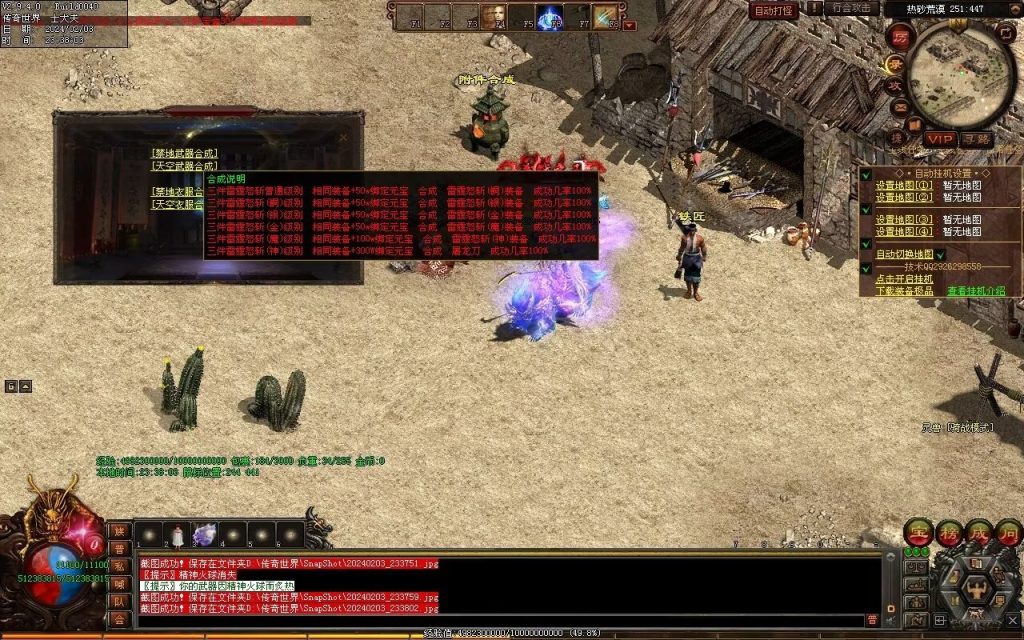Open the 禁地武器合成 crafting option
Viewport: 1024px width, 640px height.
pyautogui.click(x=184, y=154)
